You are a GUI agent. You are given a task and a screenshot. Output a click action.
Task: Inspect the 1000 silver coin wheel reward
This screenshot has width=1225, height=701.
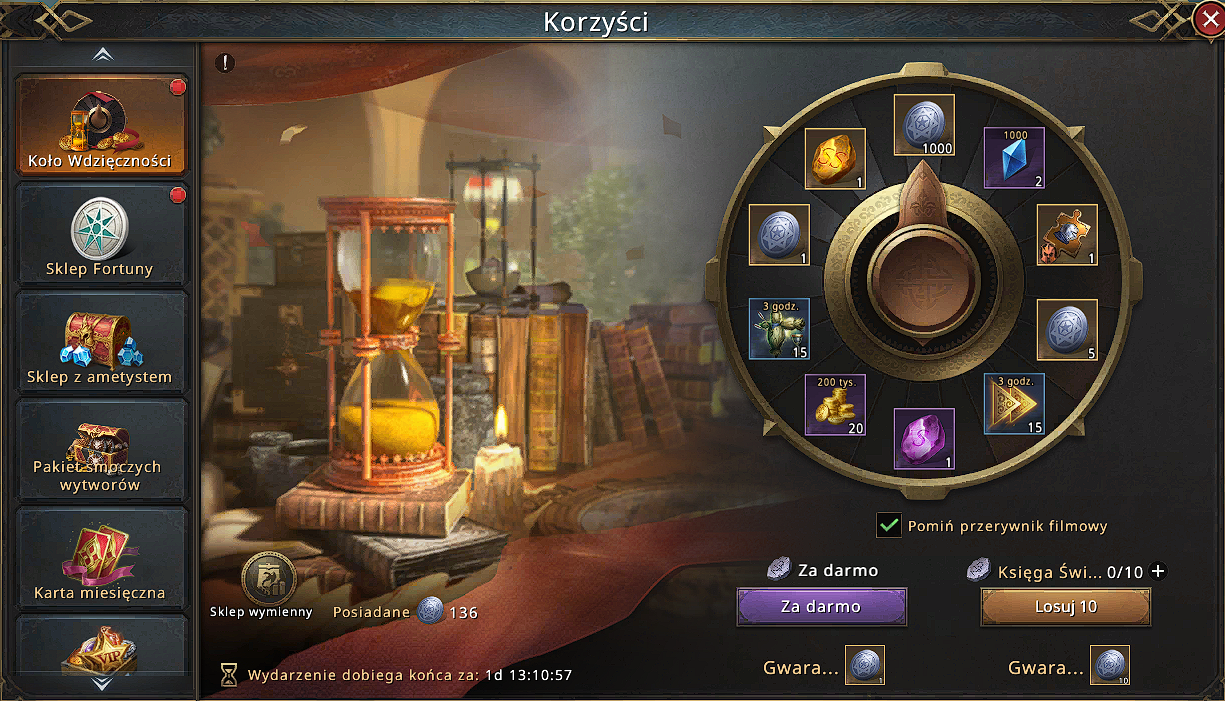[924, 125]
